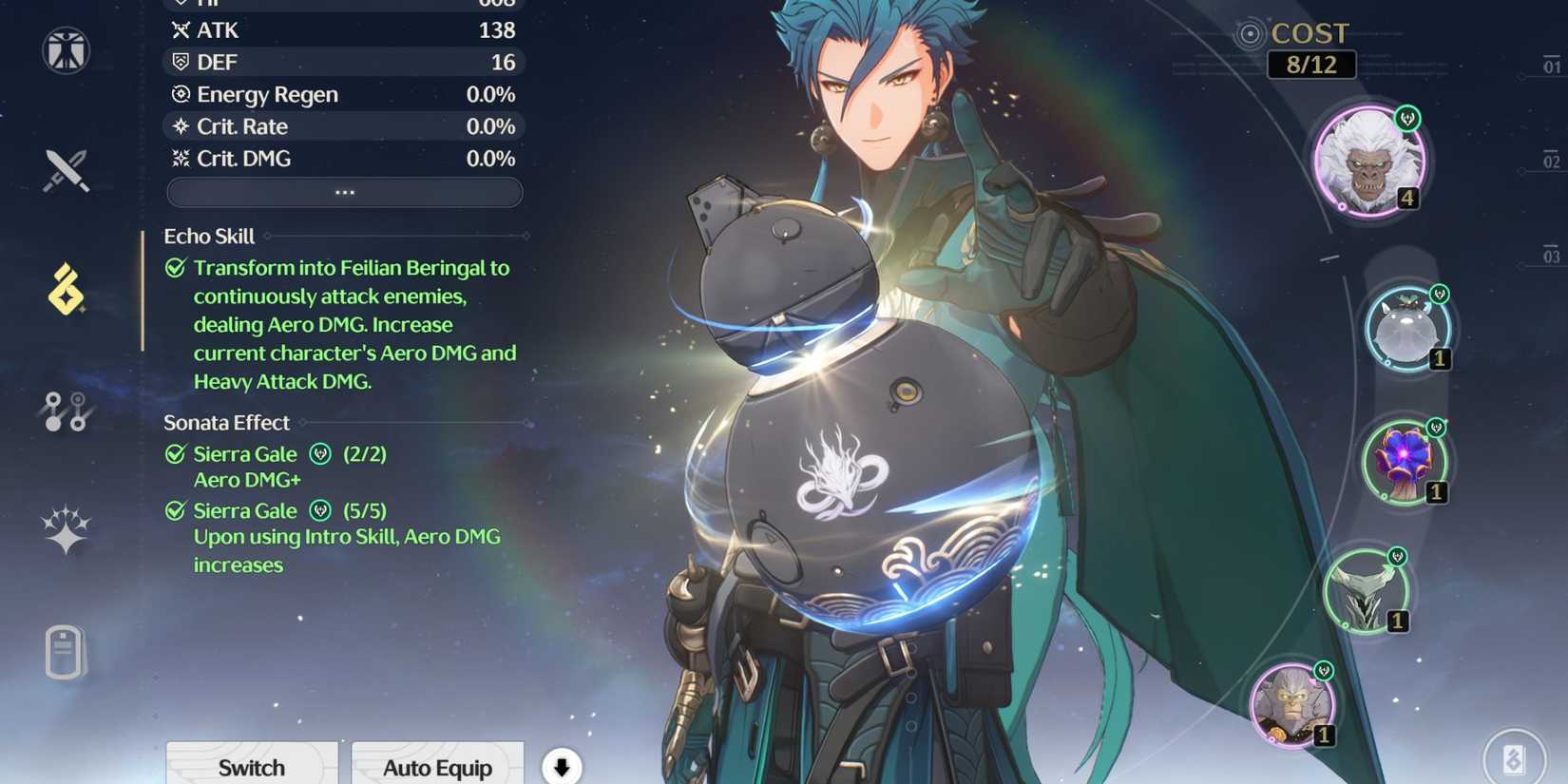This screenshot has width=1568, height=784.
Task: Expand hidden stats using the ellipsis button
Action: click(344, 192)
